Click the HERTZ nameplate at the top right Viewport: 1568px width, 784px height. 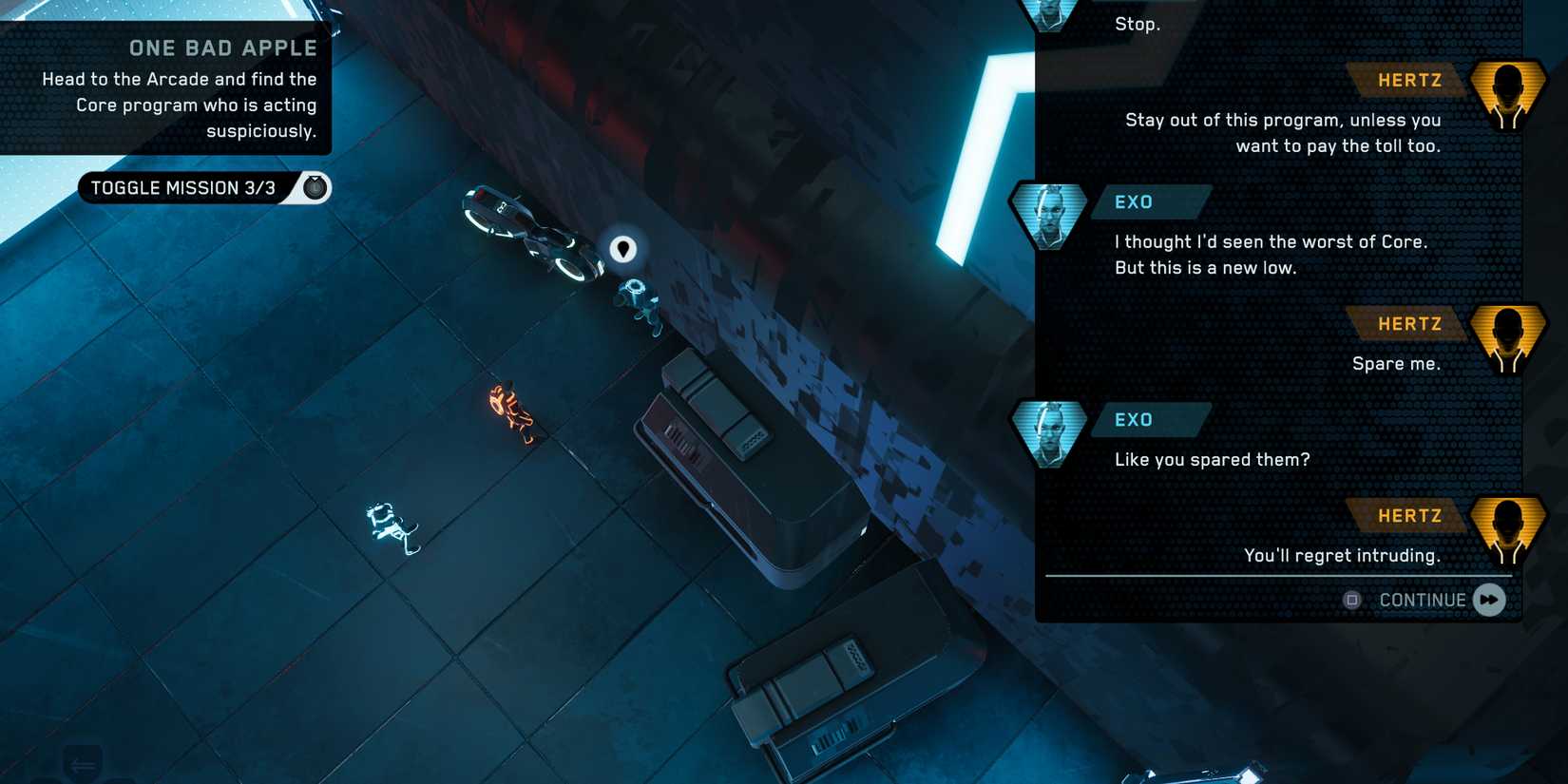point(1410,80)
